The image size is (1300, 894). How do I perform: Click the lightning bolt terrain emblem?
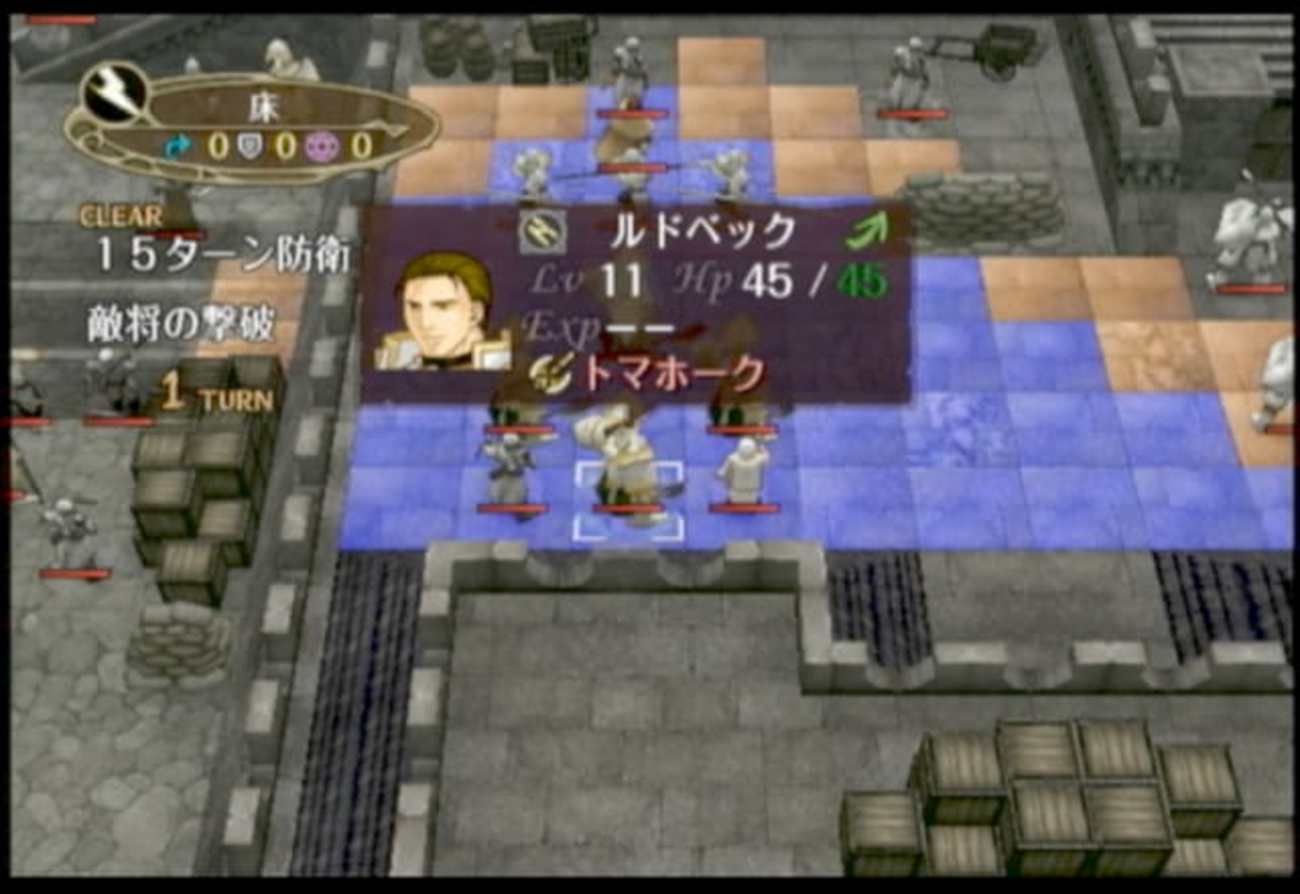click(114, 92)
